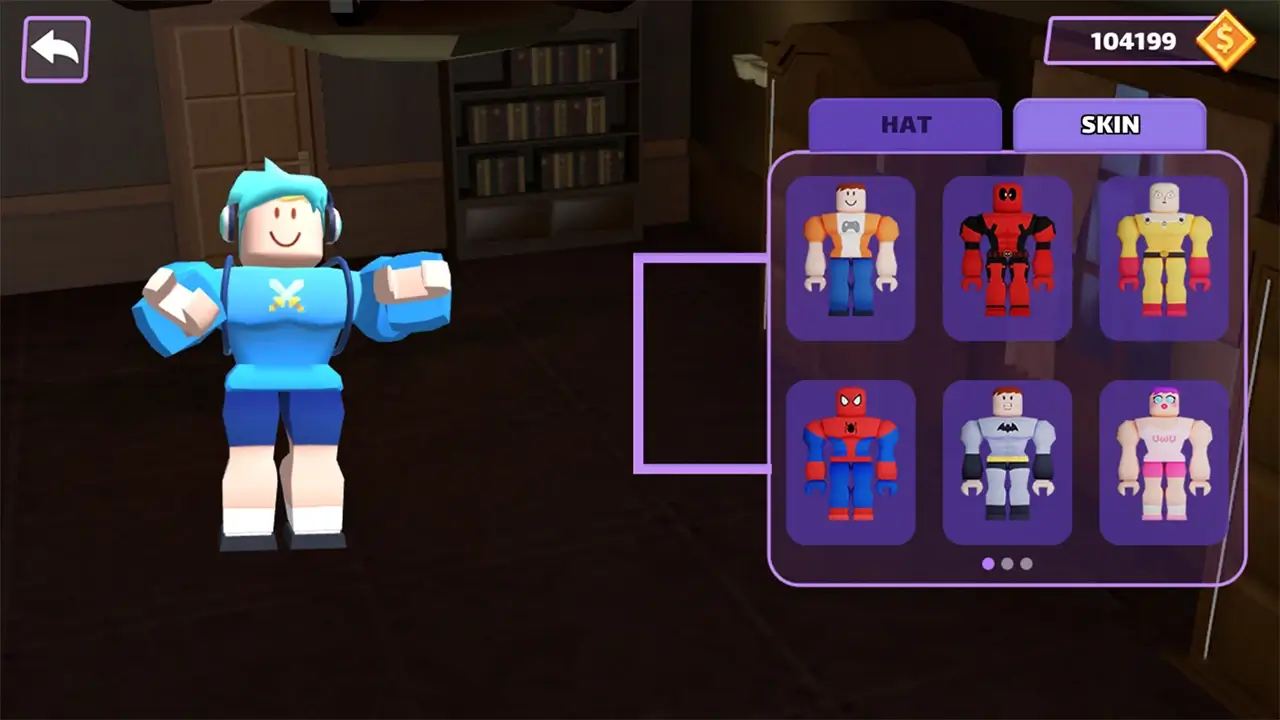1280x720 pixels.
Task: Click the empty purple selection frame
Action: [703, 363]
